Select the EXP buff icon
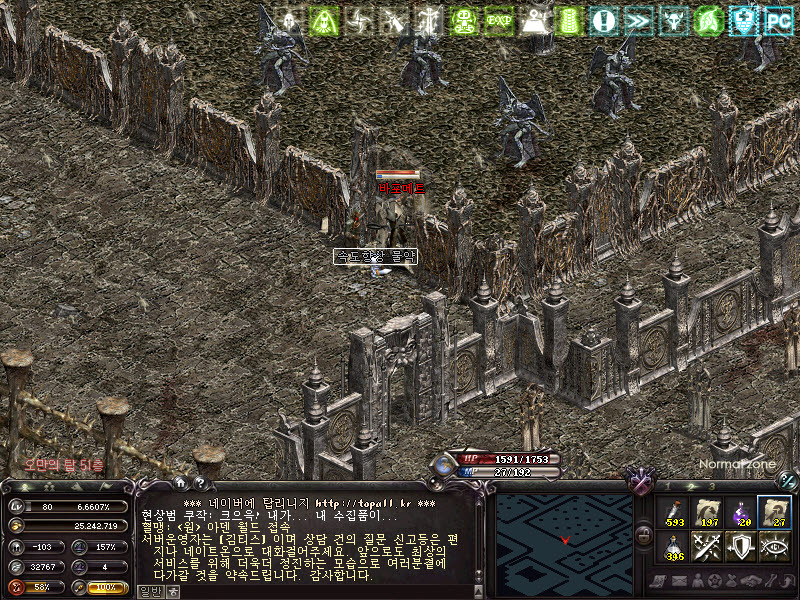Viewport: 800px width, 600px height. point(499,19)
